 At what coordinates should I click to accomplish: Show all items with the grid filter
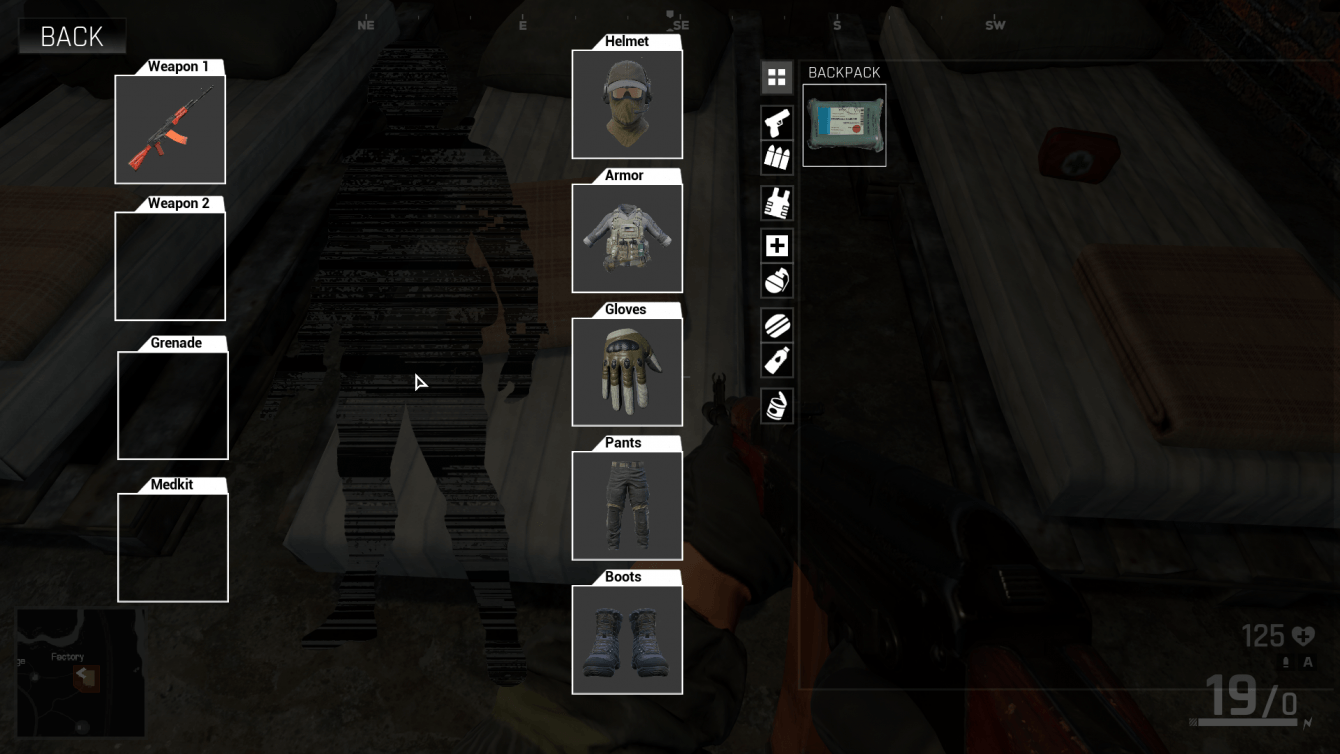tap(777, 77)
